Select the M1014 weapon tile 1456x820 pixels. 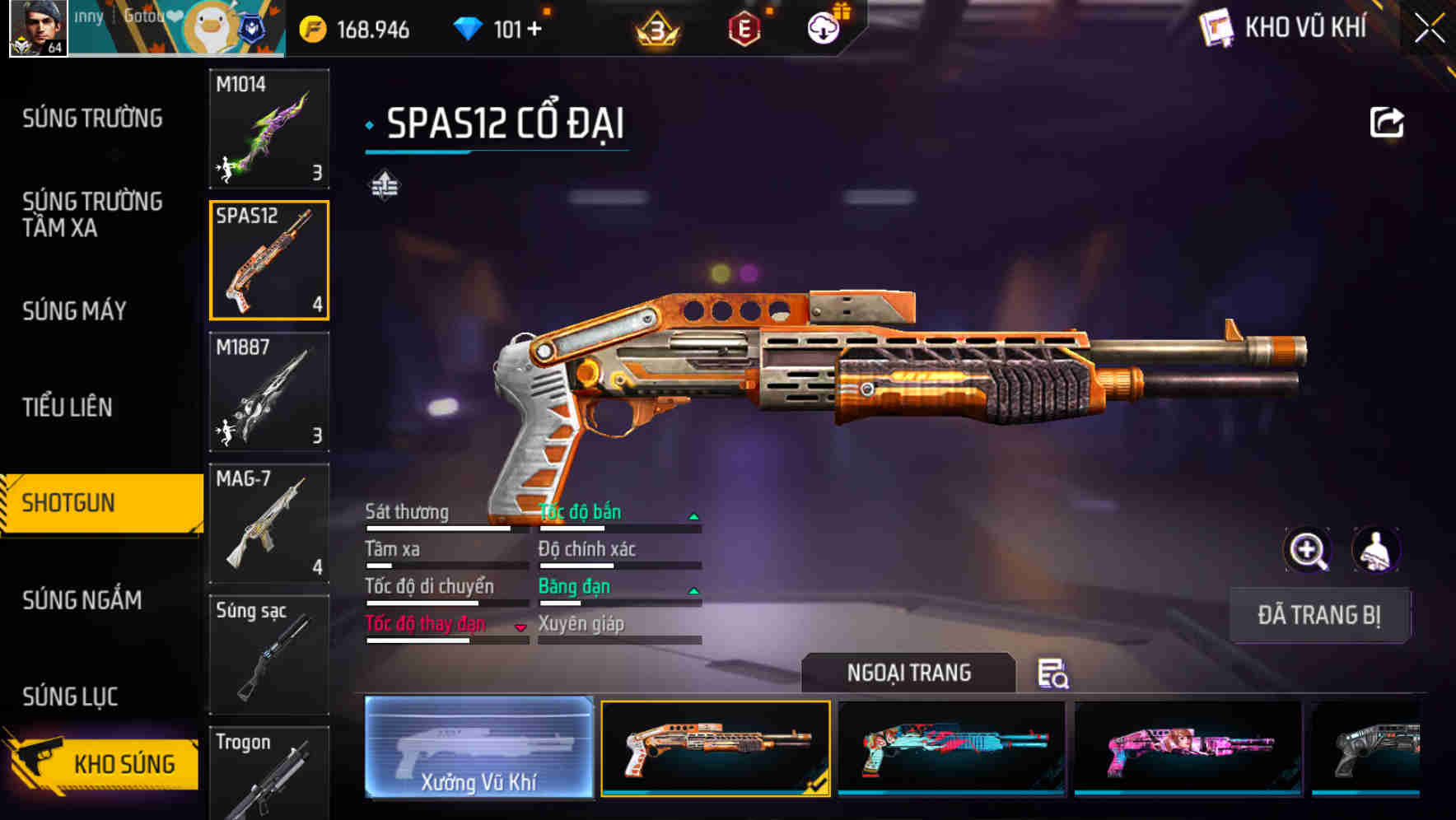click(269, 128)
